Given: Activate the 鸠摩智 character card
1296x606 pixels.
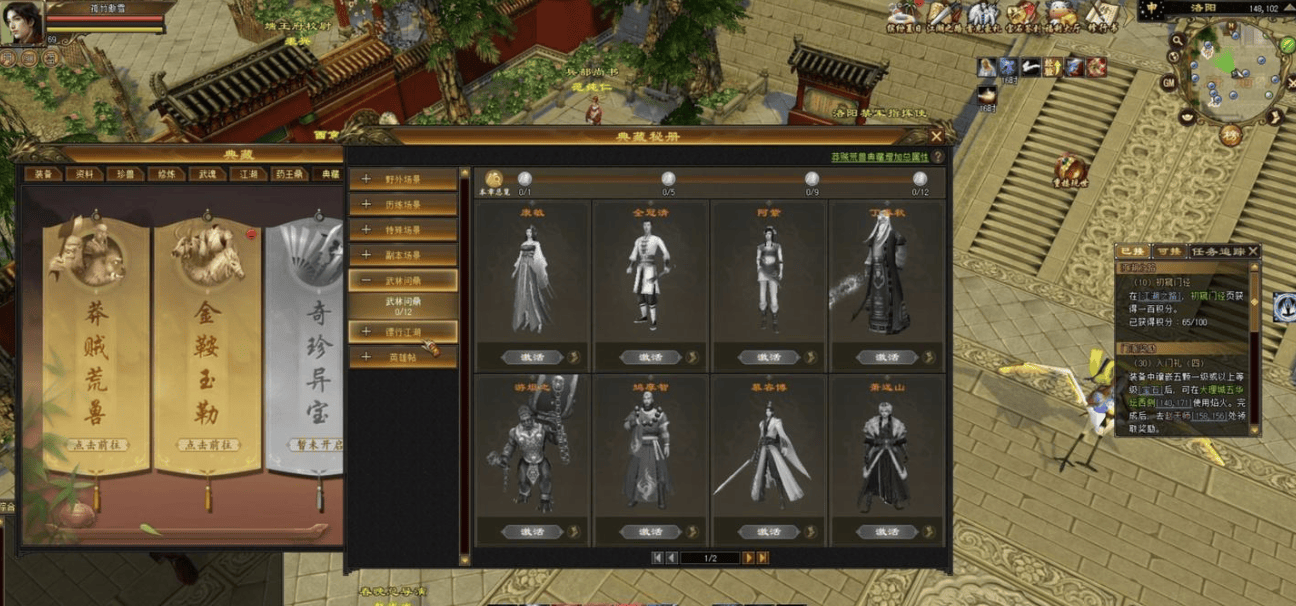Looking at the screenshot, I should pos(649,532).
